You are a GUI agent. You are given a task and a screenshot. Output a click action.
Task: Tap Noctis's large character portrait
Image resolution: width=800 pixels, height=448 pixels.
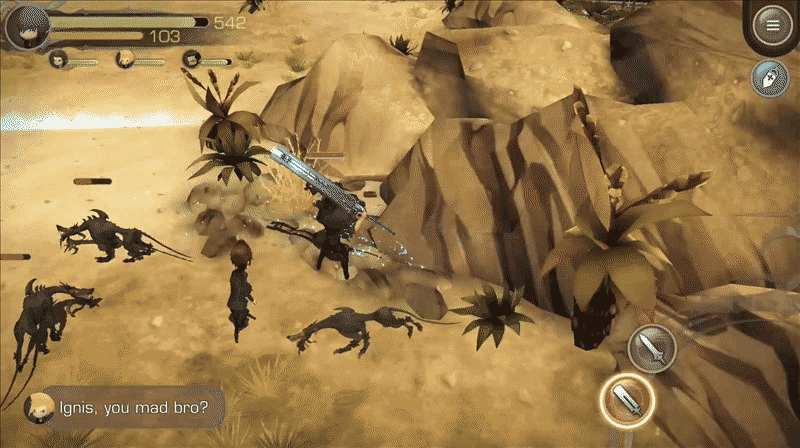(x=26, y=25)
